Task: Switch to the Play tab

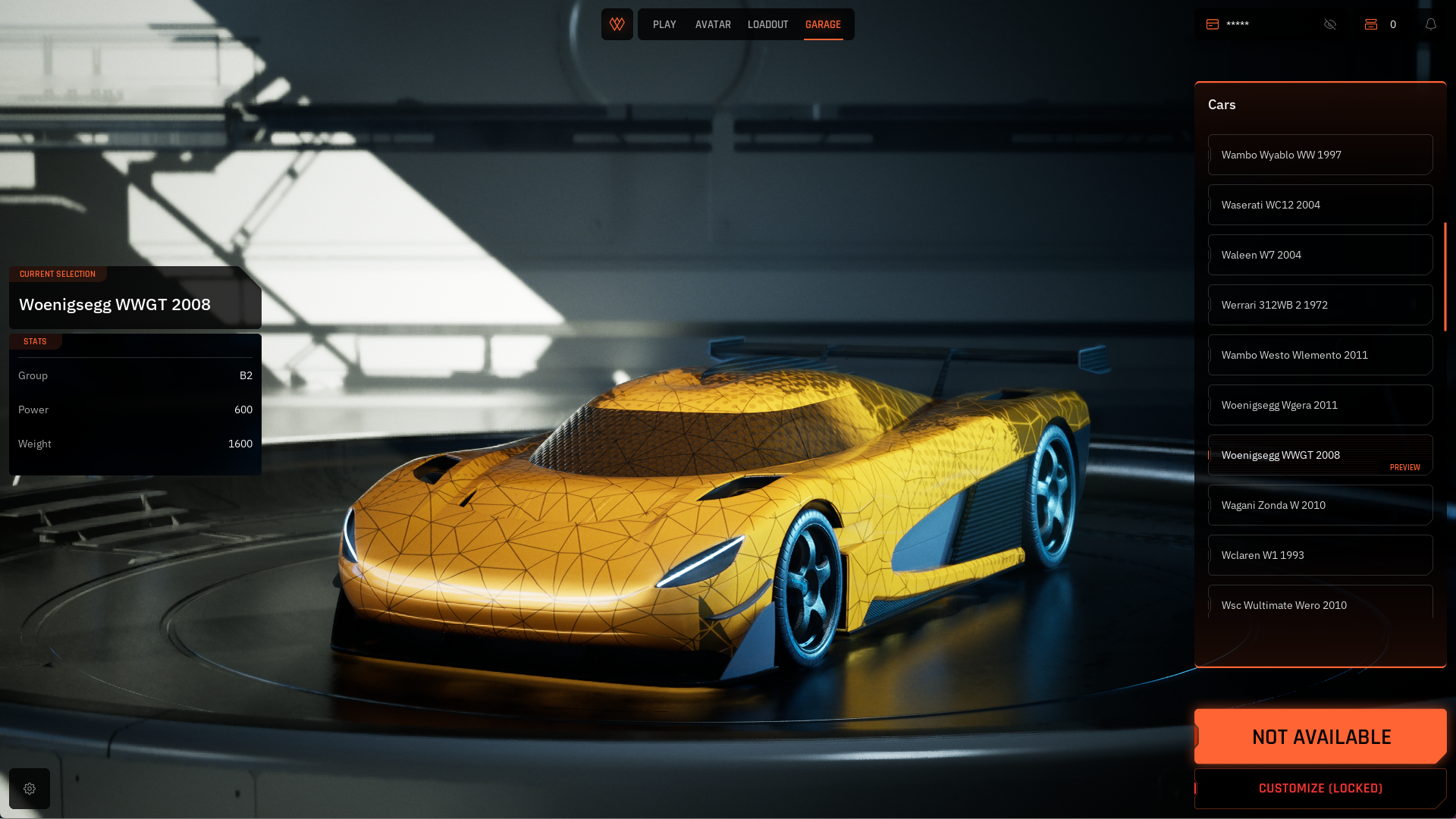Action: pos(664,25)
